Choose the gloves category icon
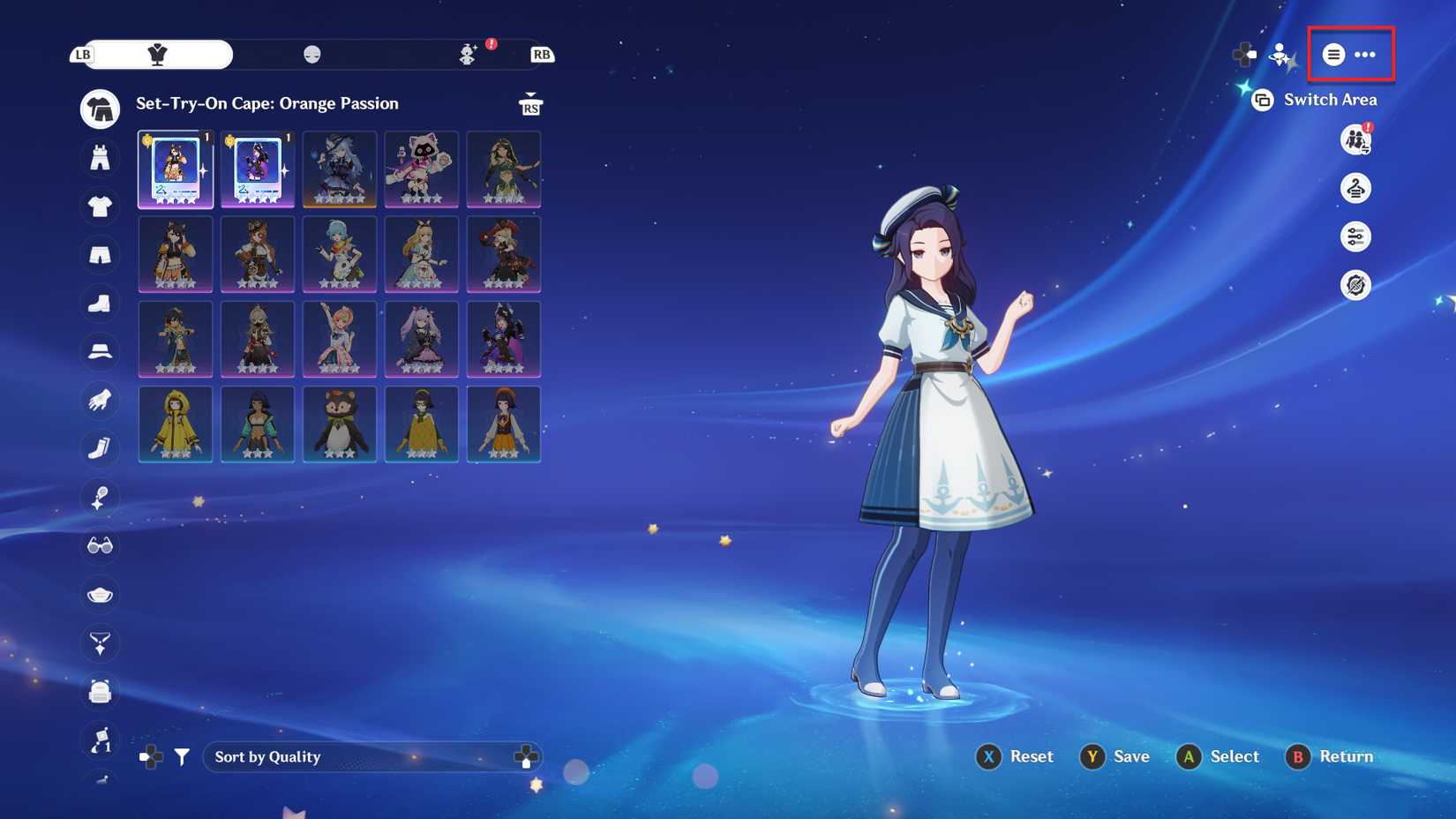The height and width of the screenshot is (819, 1456). tap(101, 400)
